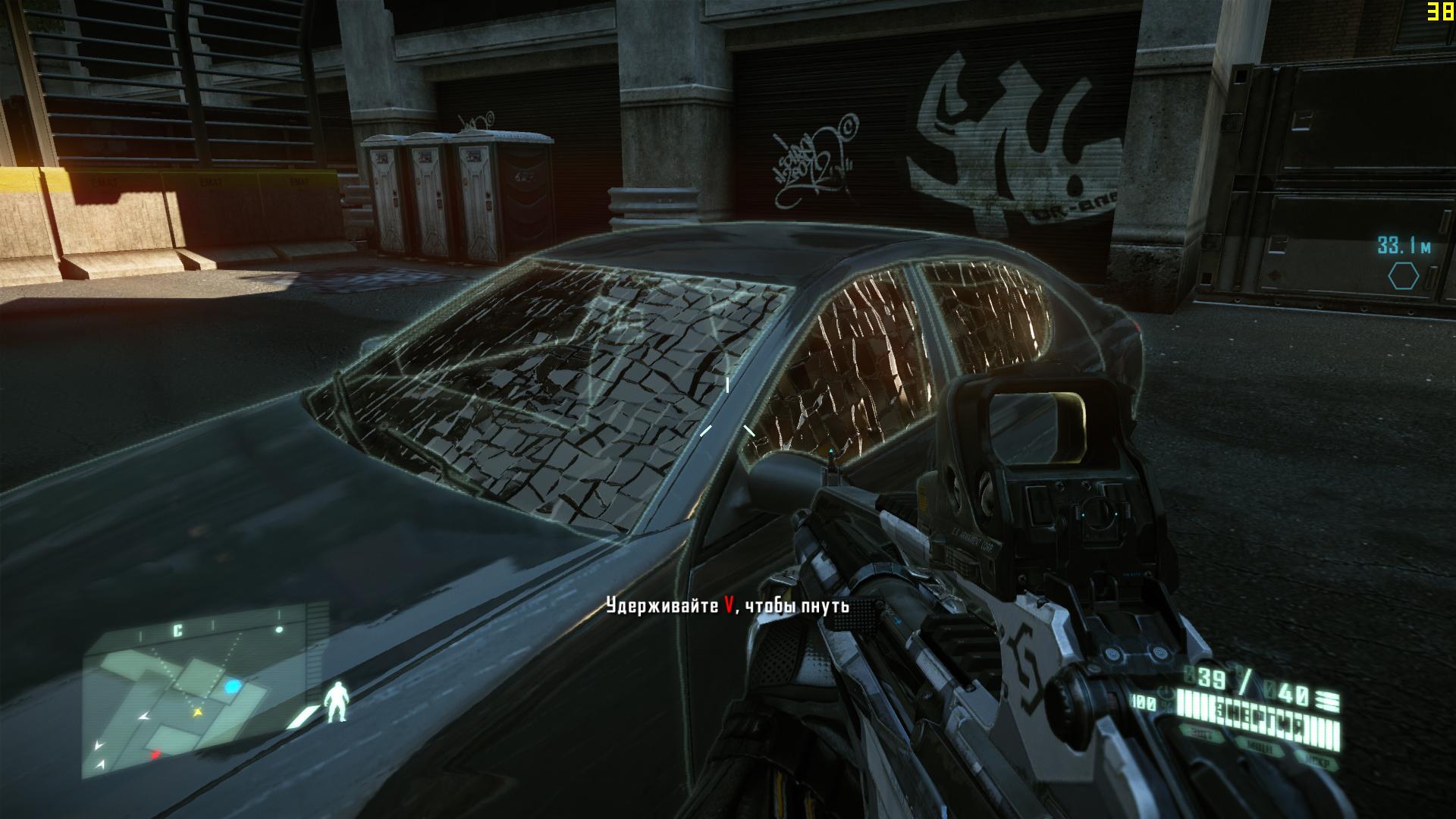Screen dimensions: 1456x819
Task: Click the yellow player arrow on the minimap
Action: pos(199,712)
